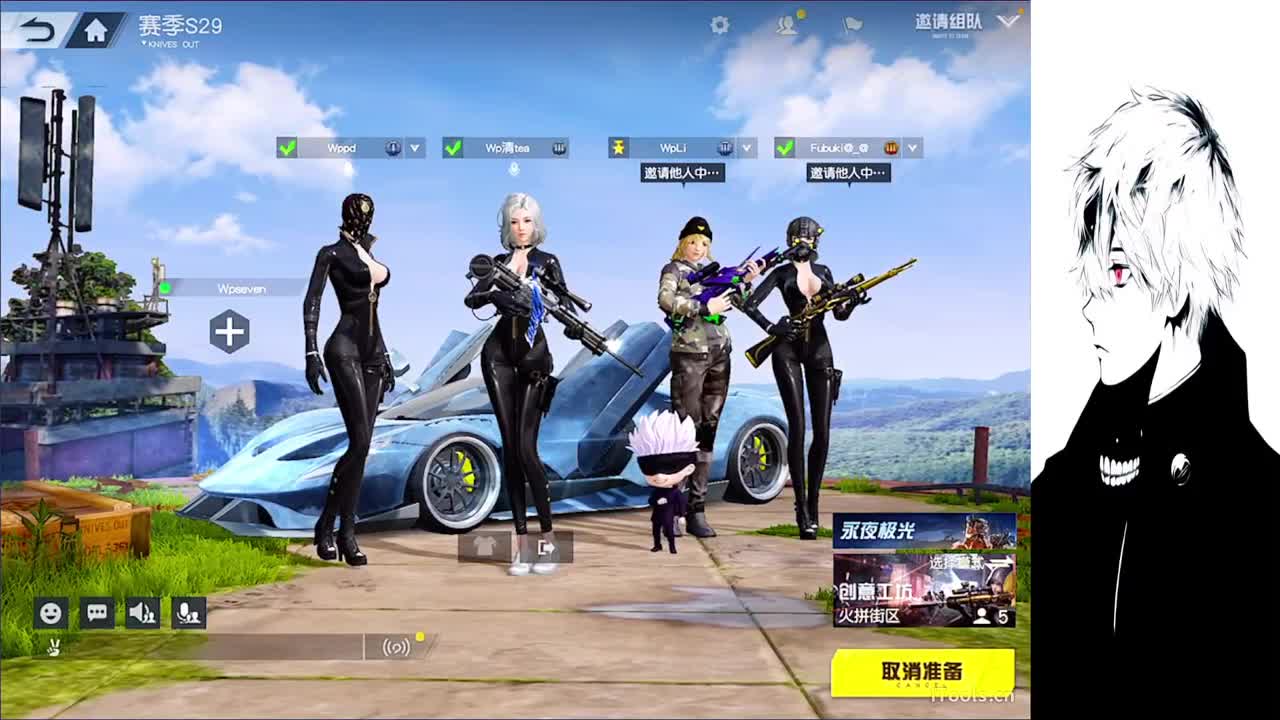Open the friends panel icon with notification dot
Image resolution: width=1280 pixels, height=720 pixels.
point(786,26)
